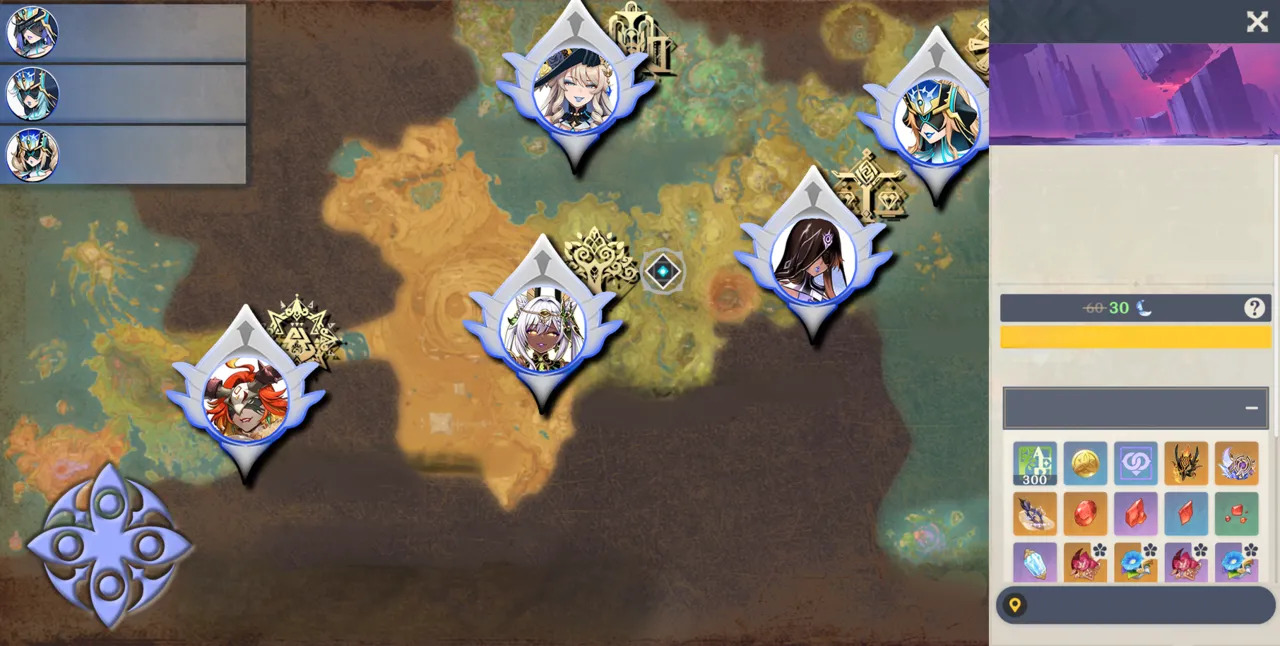Inspect the dark flaming crown boss material

[x=1186, y=464]
